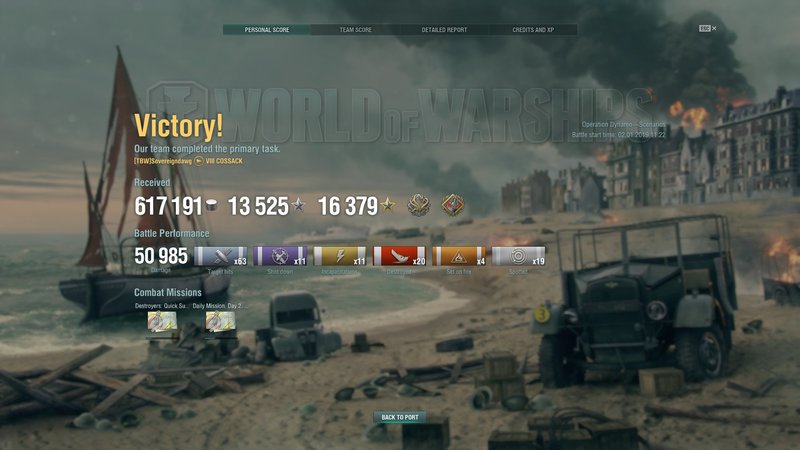The height and width of the screenshot is (450, 800).
Task: Check the Set on fire ribbon
Action: click(458, 257)
